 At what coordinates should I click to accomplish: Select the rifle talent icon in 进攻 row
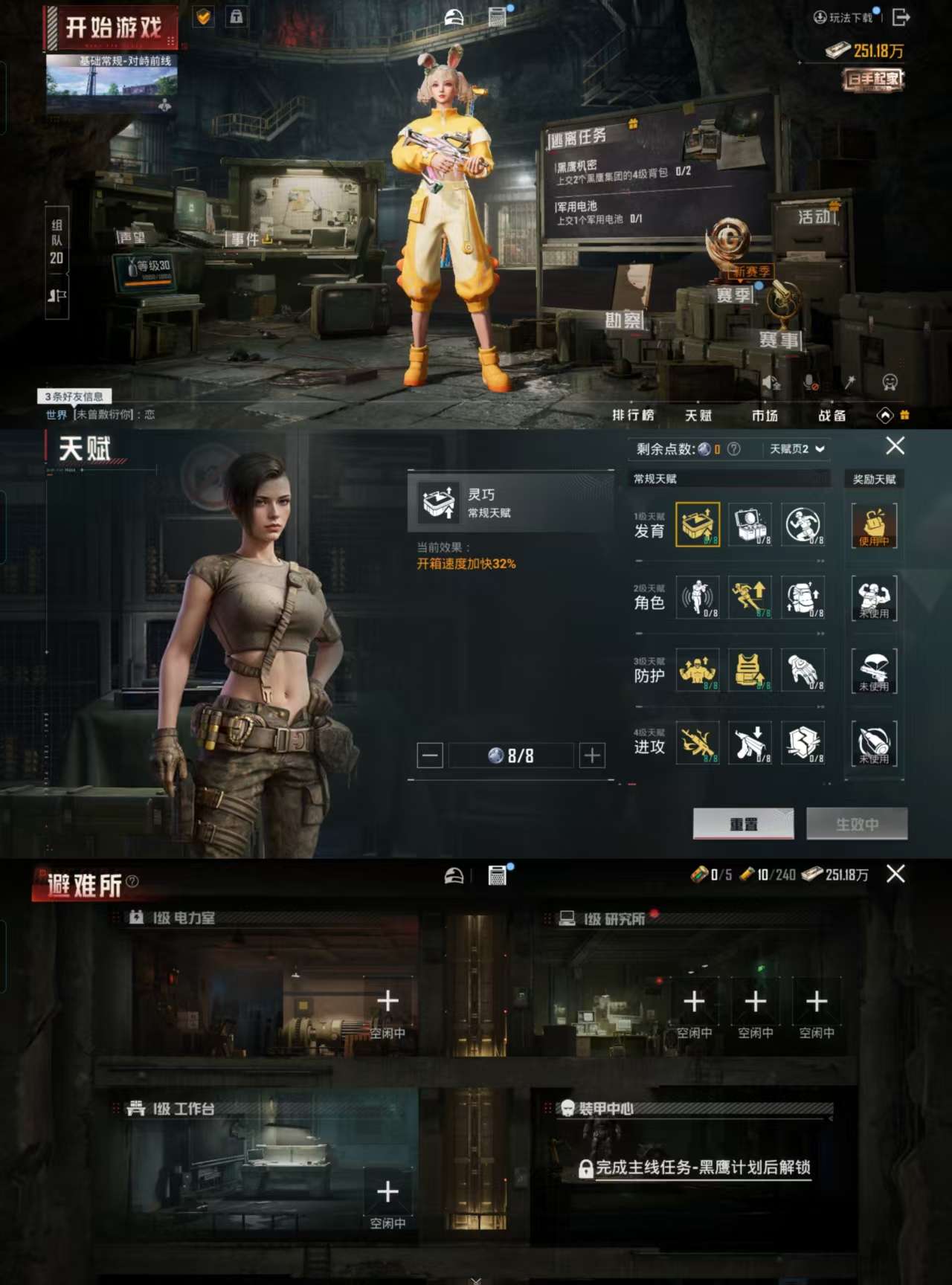(698, 743)
